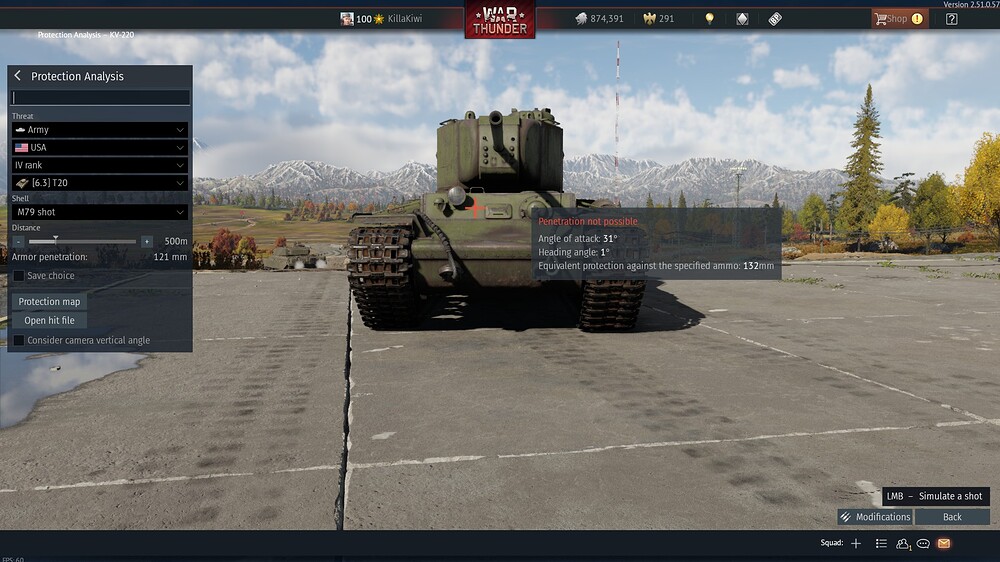Open the chat speech bubble icon

(x=923, y=543)
